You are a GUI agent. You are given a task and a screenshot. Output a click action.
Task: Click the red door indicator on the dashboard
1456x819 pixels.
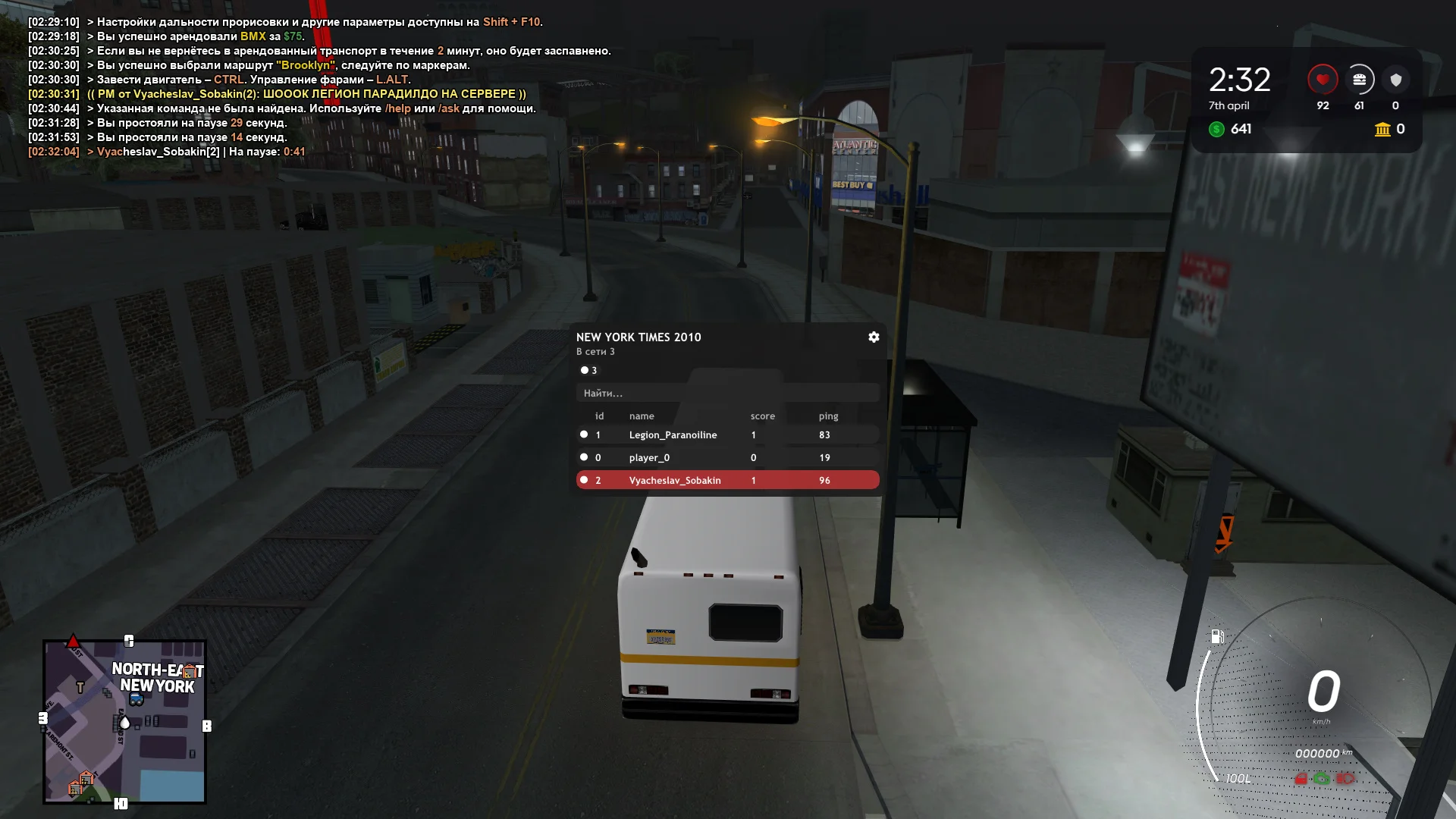[1301, 780]
